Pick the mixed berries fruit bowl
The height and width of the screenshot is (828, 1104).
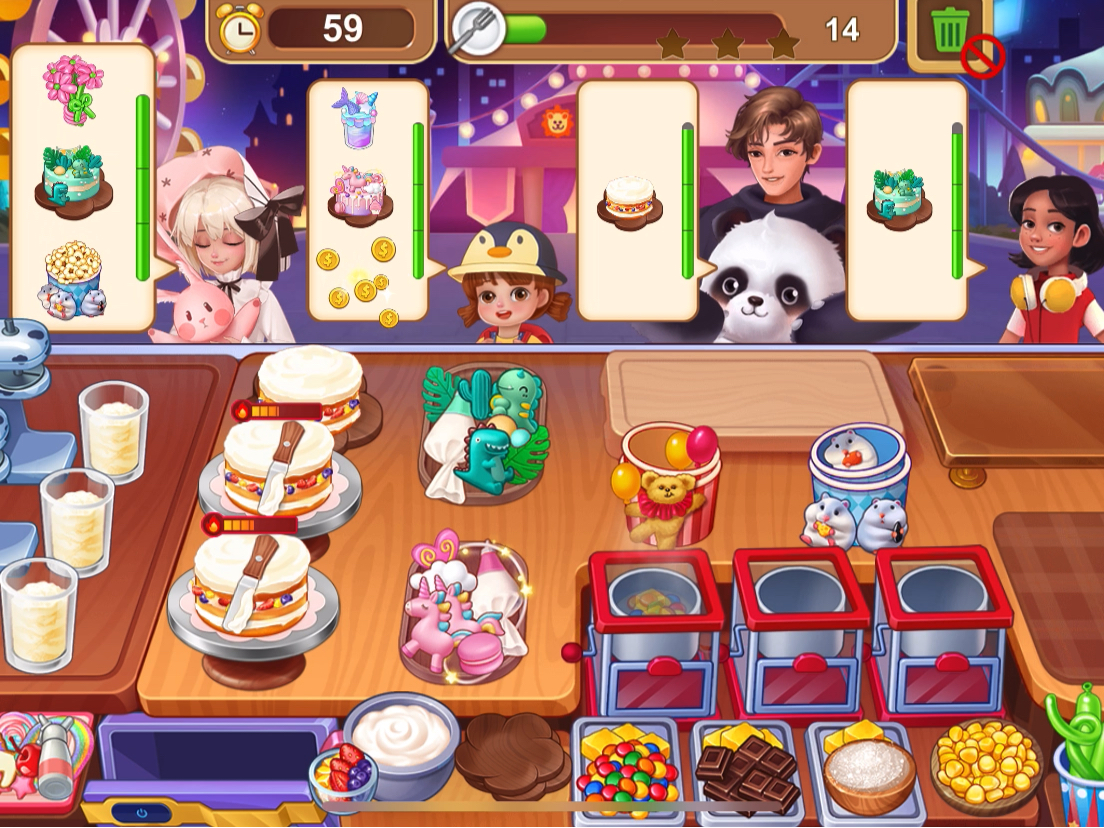(342, 774)
